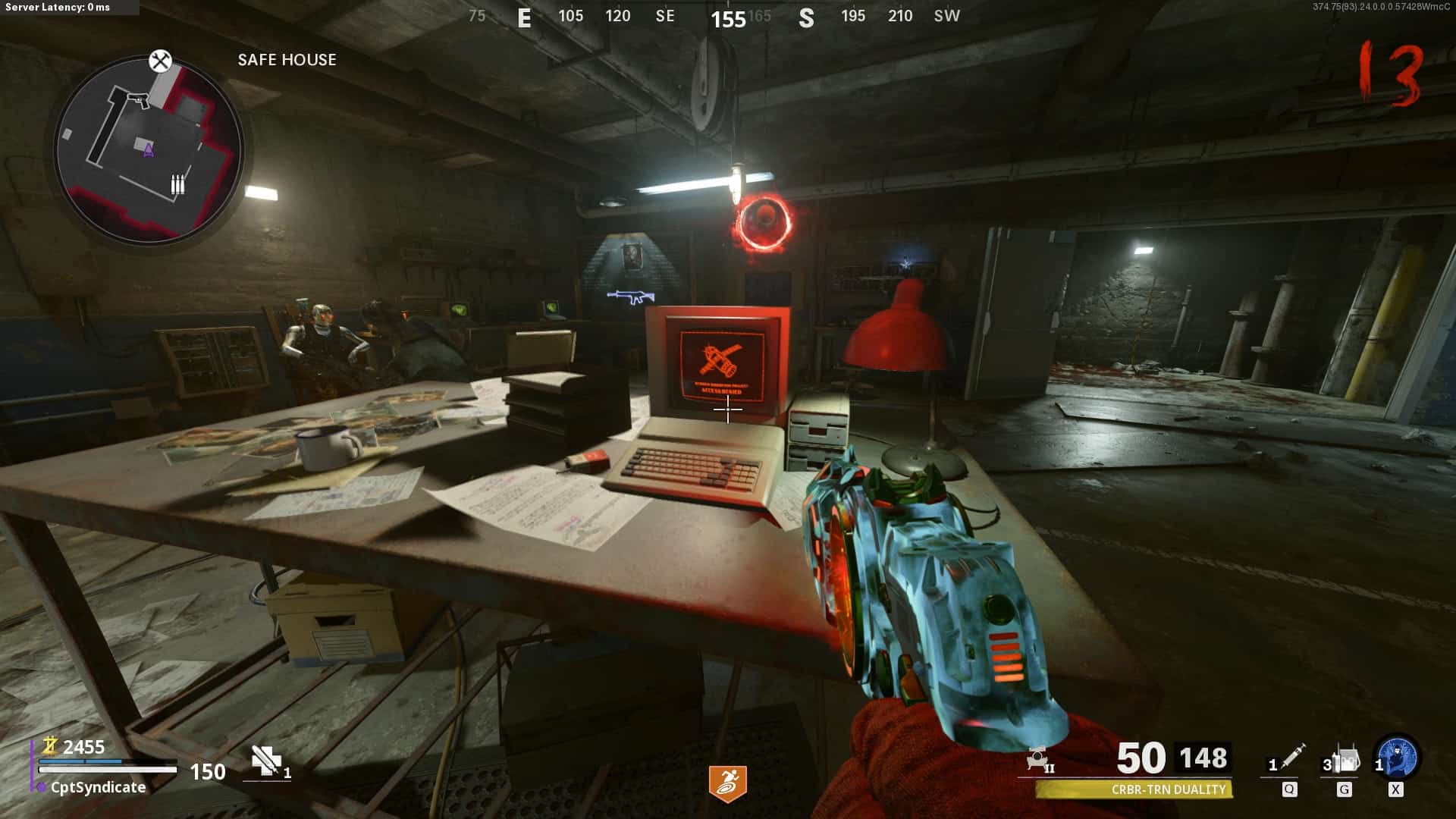Select the orange Stamin-Up perk icon
Screen dimensions: 1456x819
coord(727,783)
